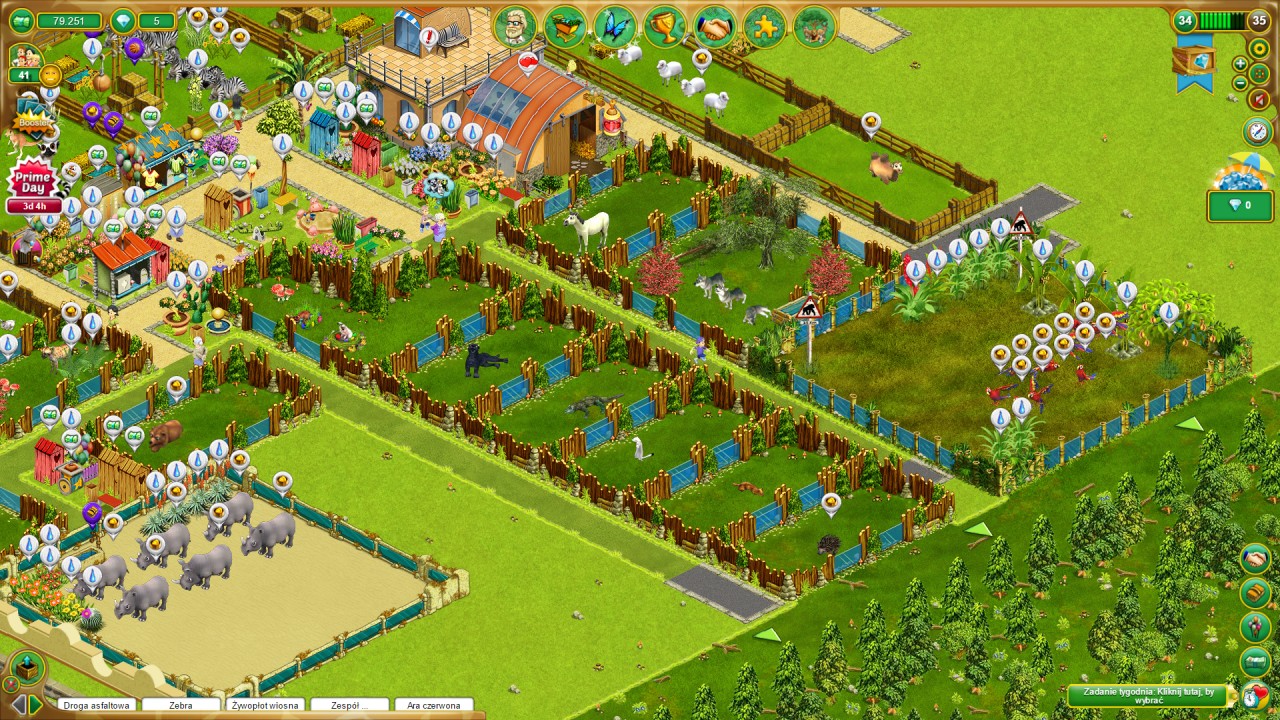Click the handshake icon in top bar
This screenshot has height=720, width=1280.
pos(715,27)
